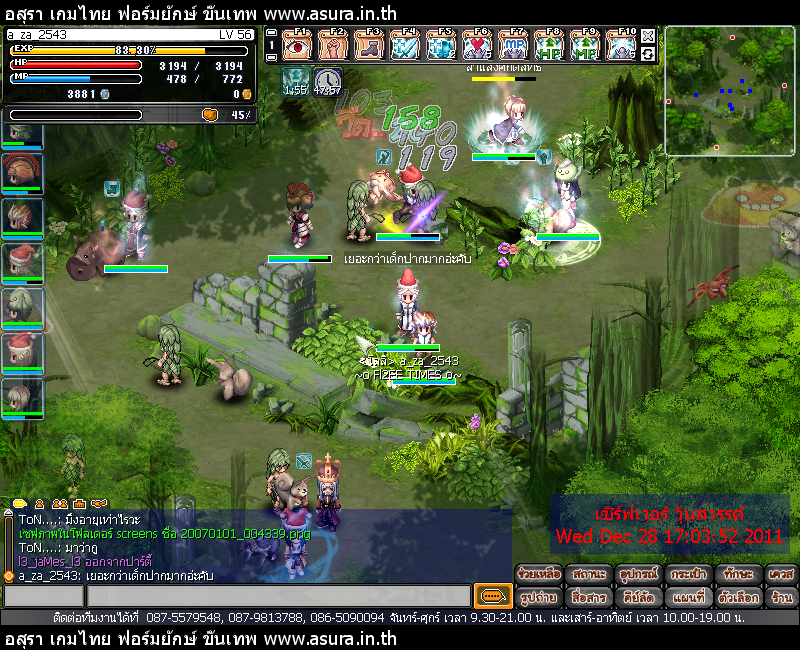800x650 pixels.
Task: Click the รูปถ่าย (Screenshot) button
Action: (540, 597)
